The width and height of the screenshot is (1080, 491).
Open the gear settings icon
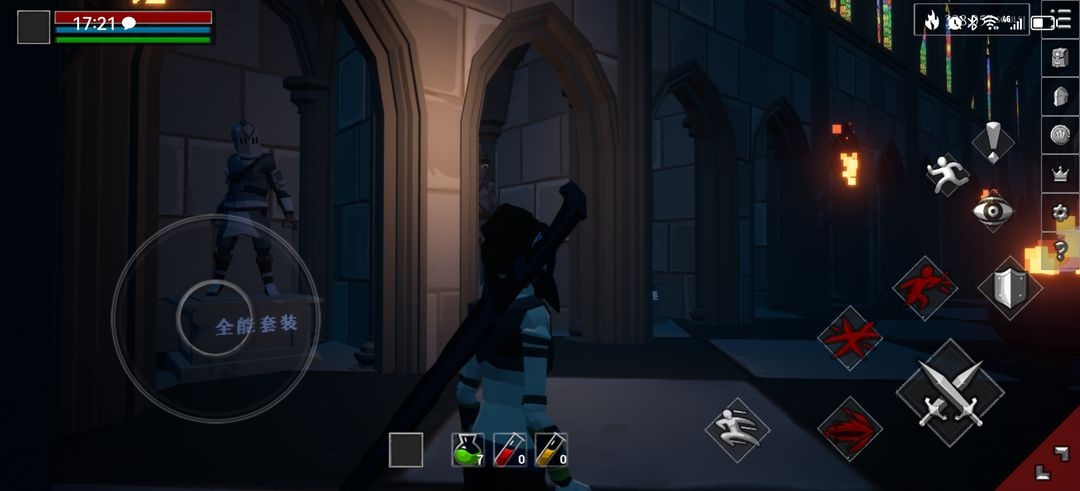pyautogui.click(x=1061, y=211)
